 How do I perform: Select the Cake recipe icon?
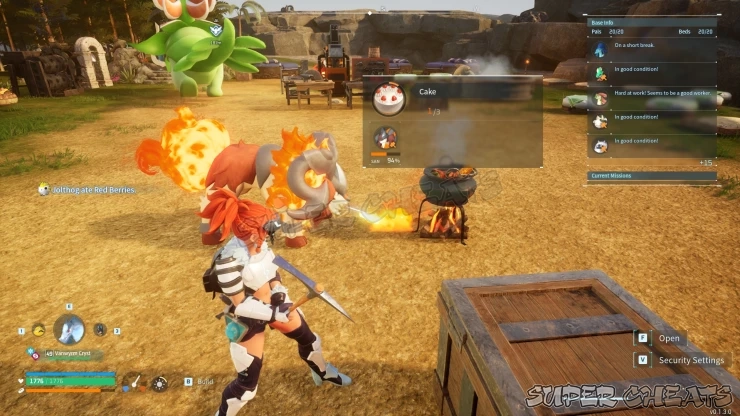387,98
